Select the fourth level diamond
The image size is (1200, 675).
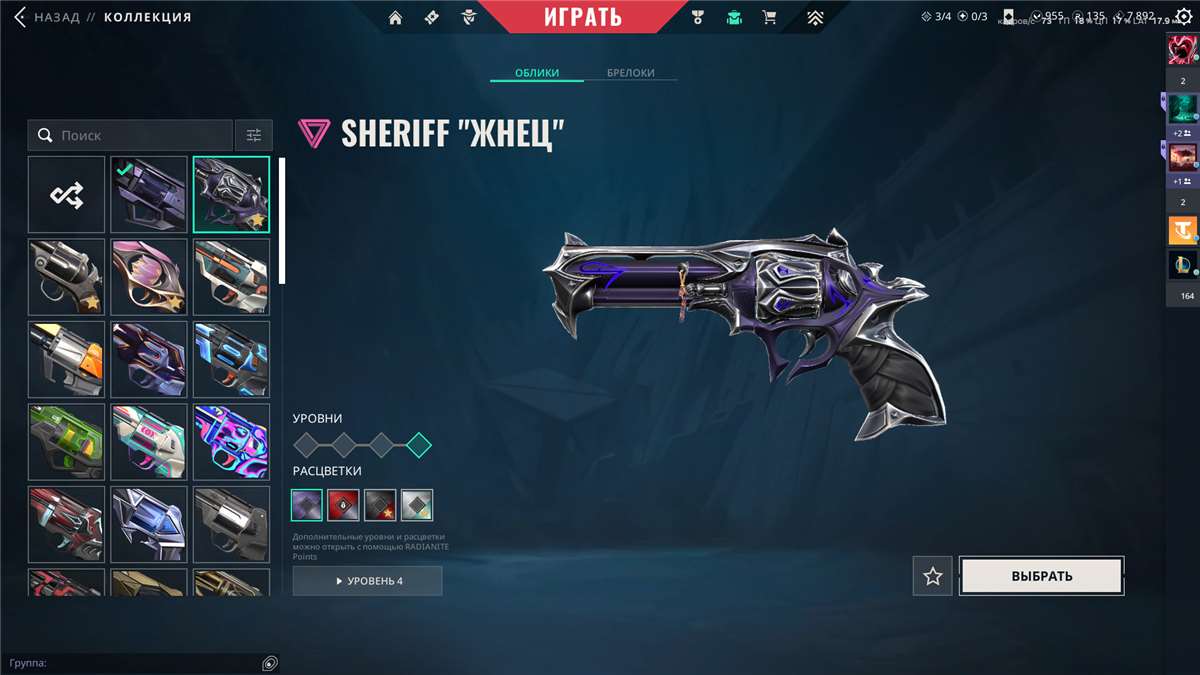click(419, 445)
